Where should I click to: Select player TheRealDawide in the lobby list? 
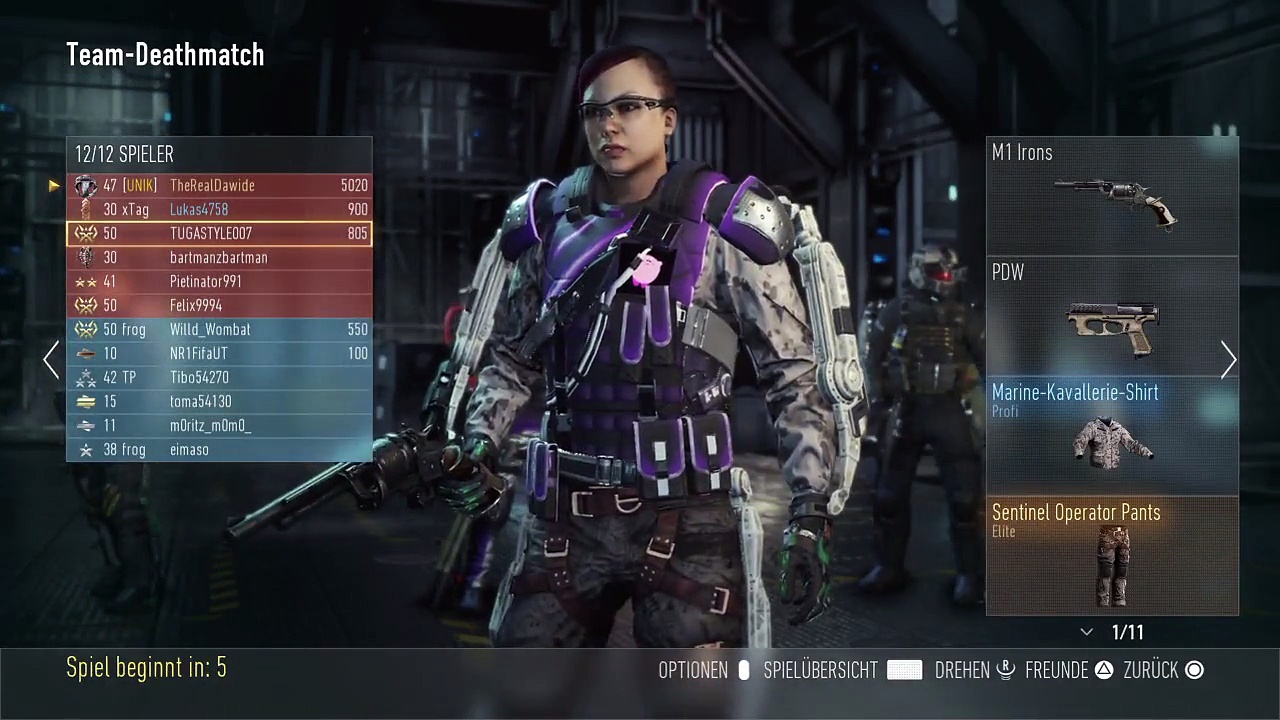[219, 185]
